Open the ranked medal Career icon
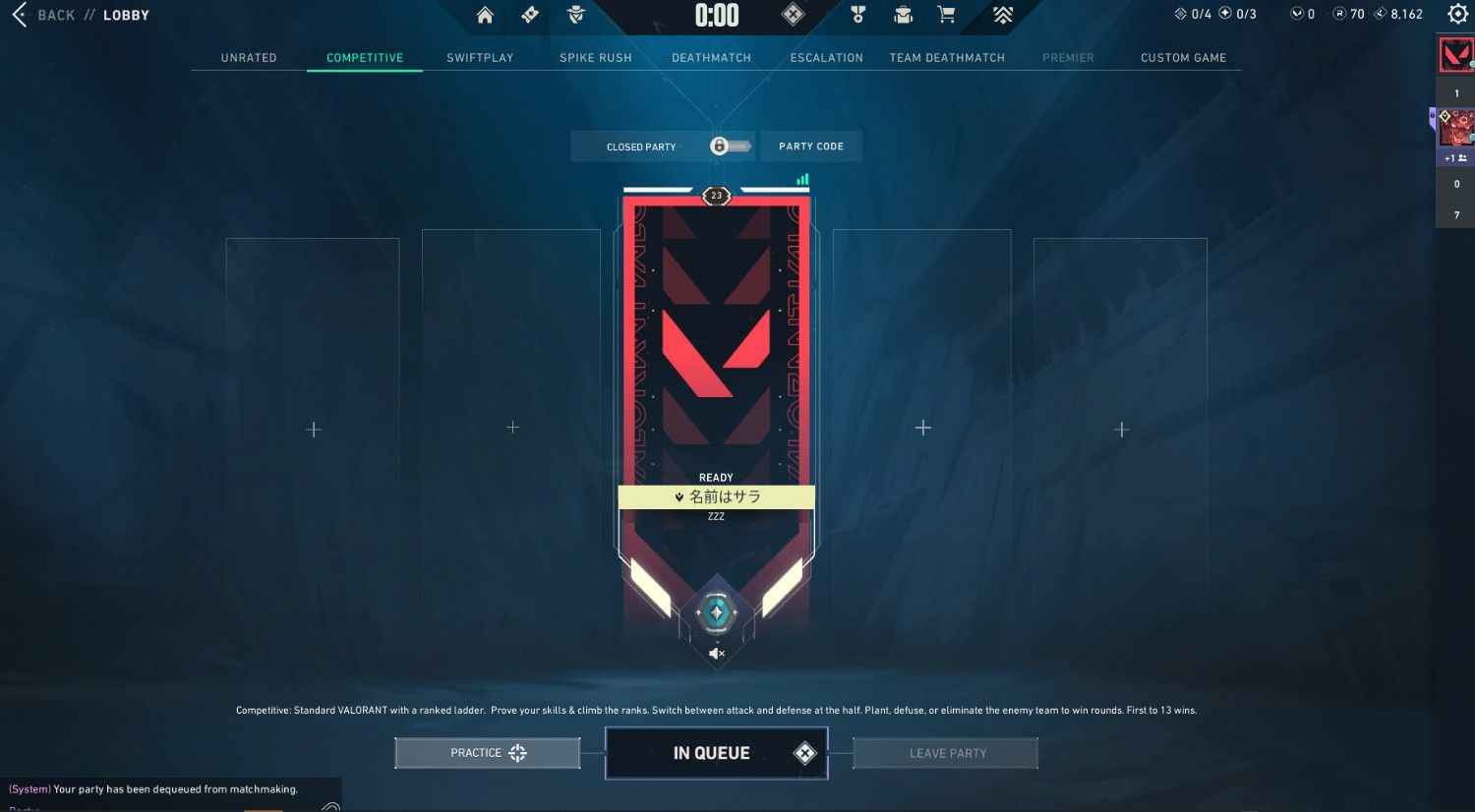Viewport: 1475px width, 812px height. click(x=858, y=15)
